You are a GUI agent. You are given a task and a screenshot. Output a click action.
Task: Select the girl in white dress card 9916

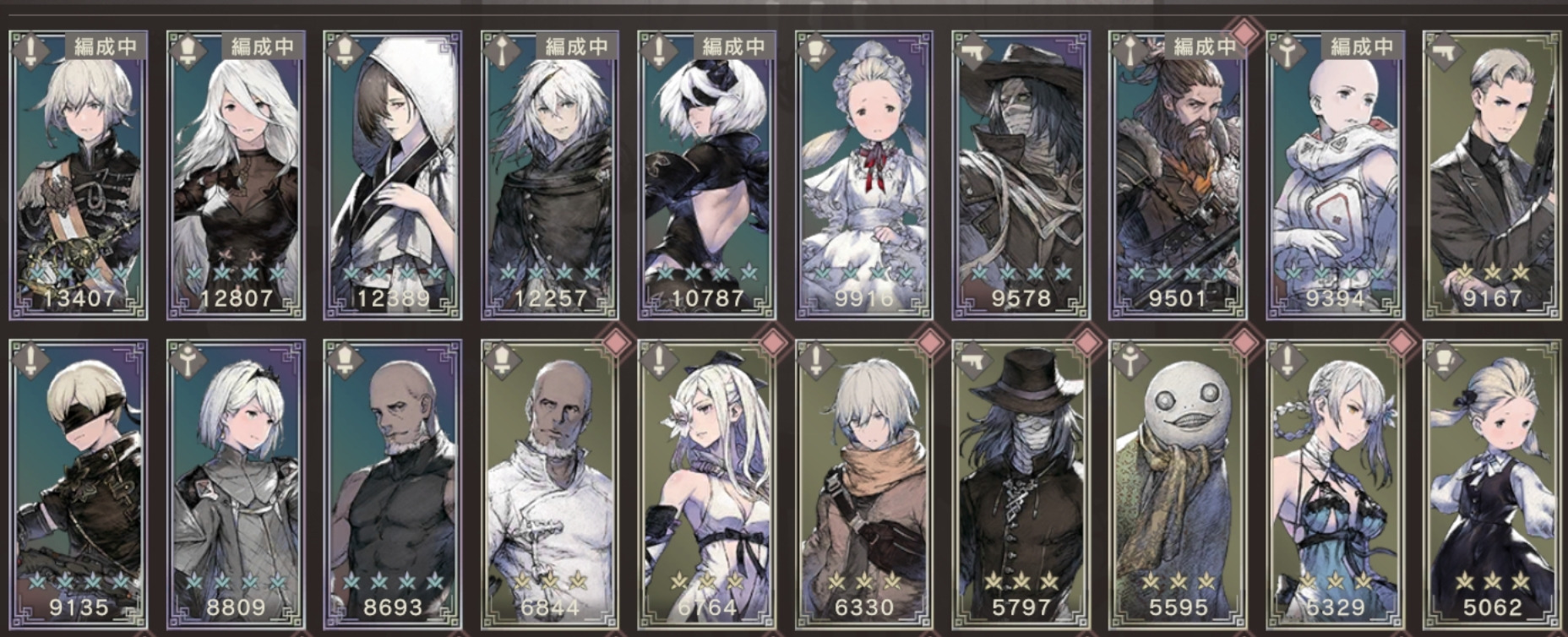[x=864, y=176]
